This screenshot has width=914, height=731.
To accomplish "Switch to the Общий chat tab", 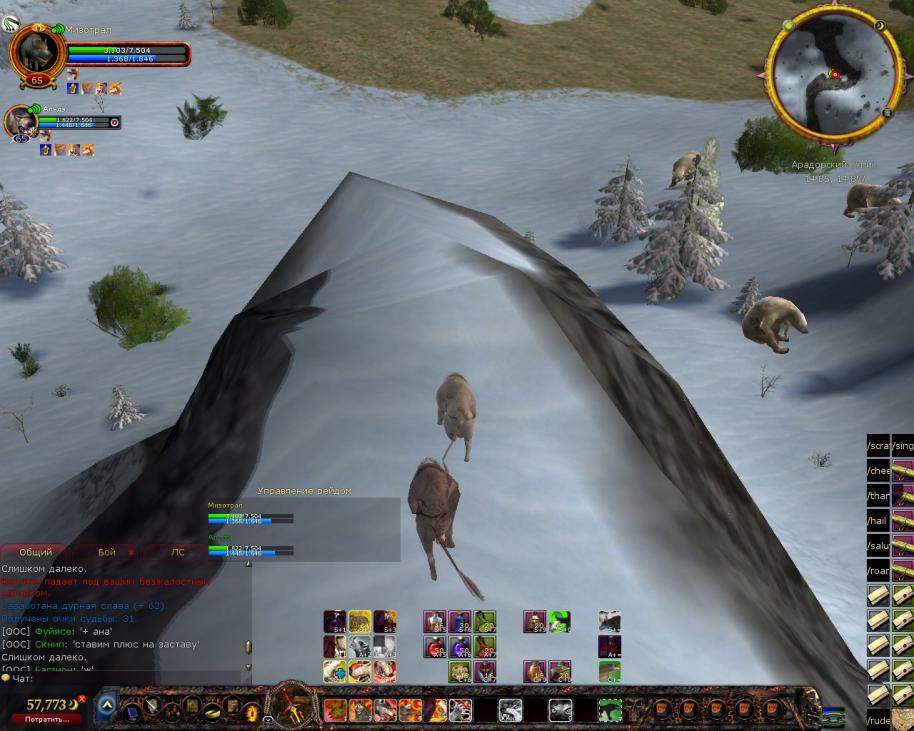I will (36, 552).
